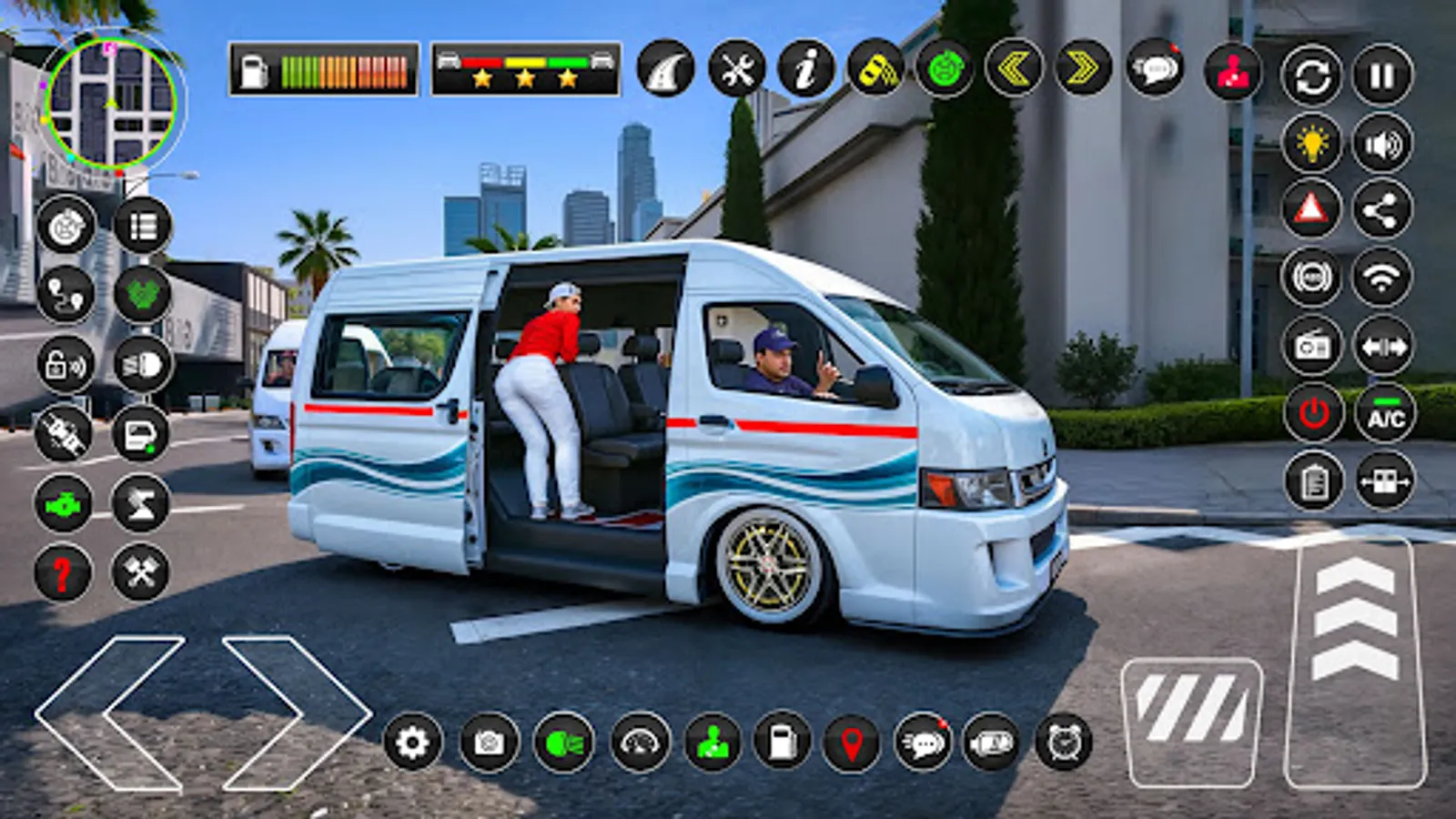Toggle the A/C on or off
Screen dimensions: 1456x819
pyautogui.click(x=1382, y=410)
